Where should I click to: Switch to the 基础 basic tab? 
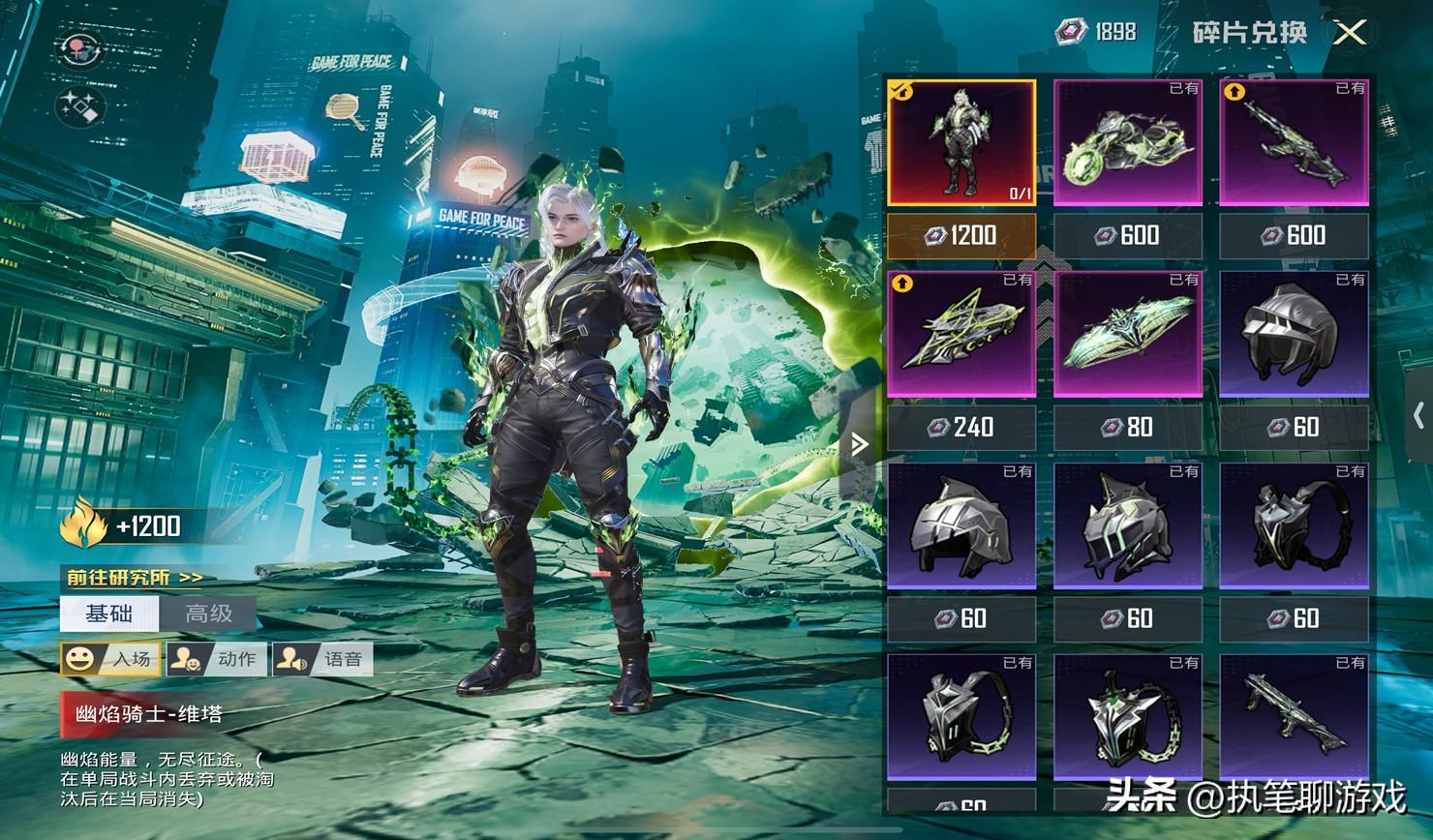click(x=109, y=614)
